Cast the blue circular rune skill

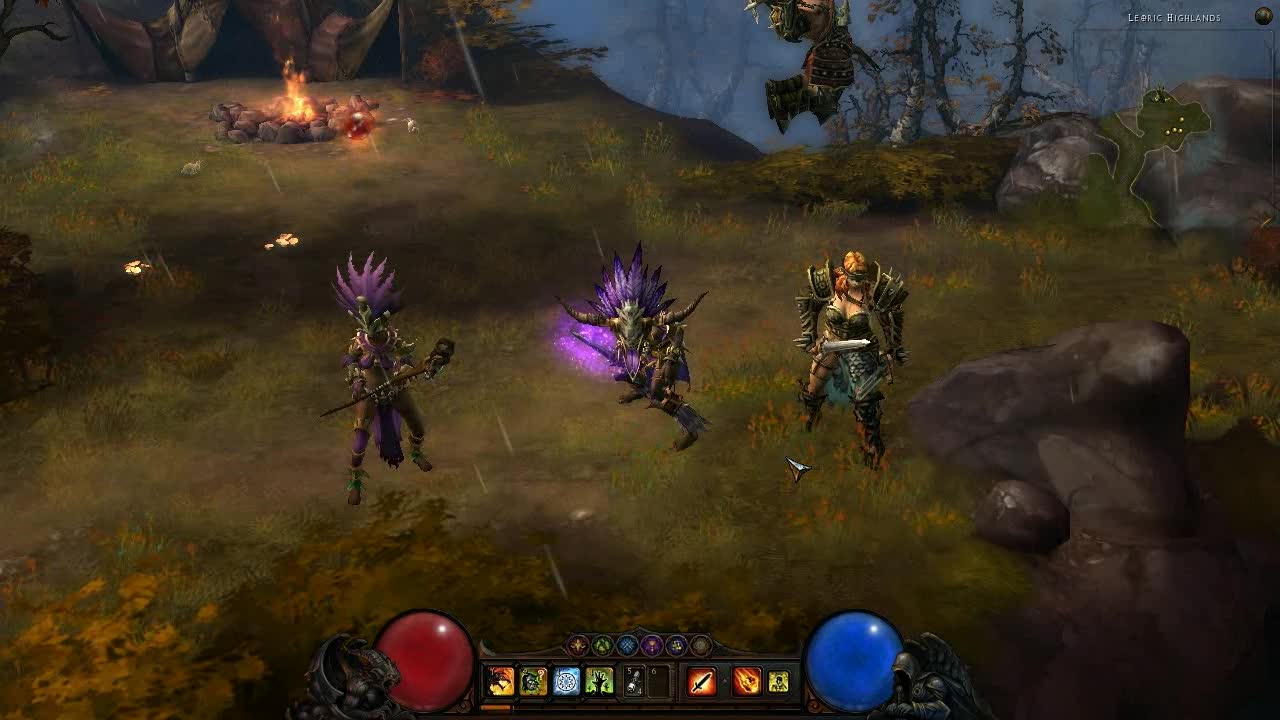tap(566, 682)
